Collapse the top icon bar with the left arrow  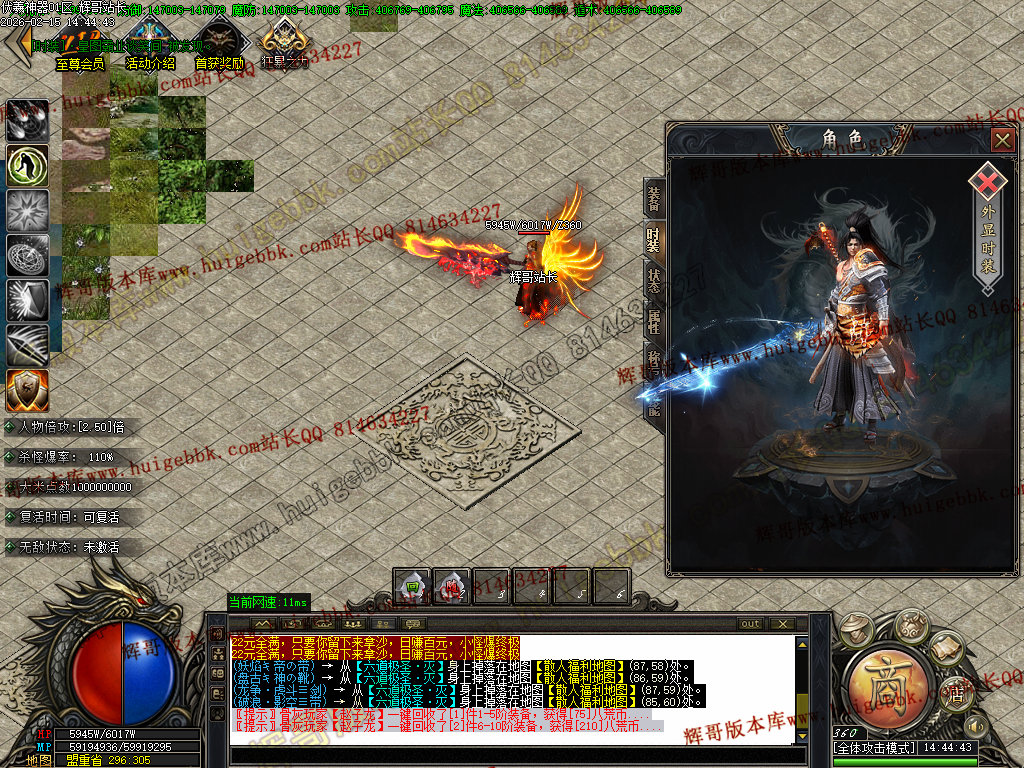(x=17, y=42)
